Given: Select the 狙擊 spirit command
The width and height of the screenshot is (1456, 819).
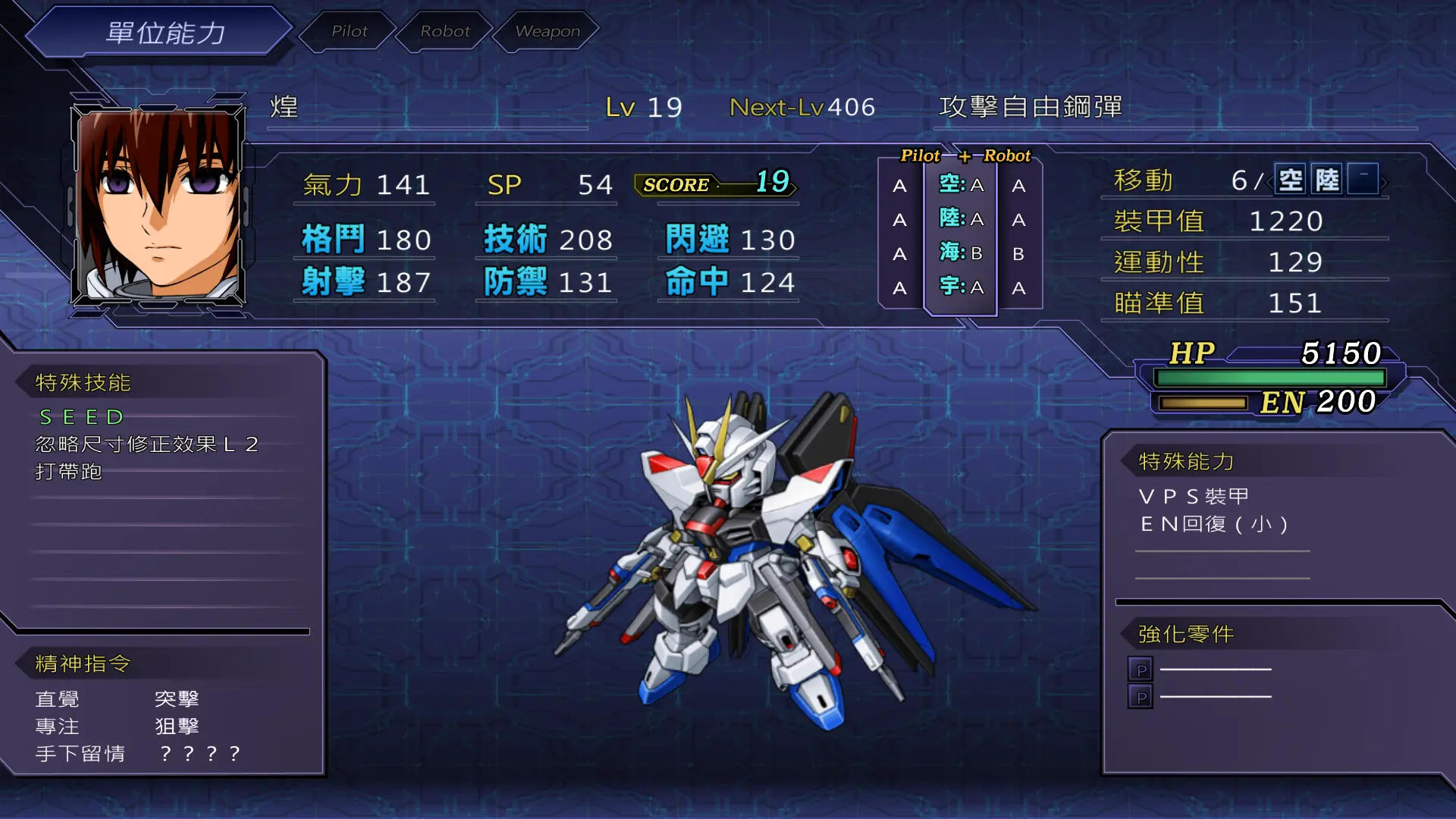Looking at the screenshot, I should [x=177, y=726].
